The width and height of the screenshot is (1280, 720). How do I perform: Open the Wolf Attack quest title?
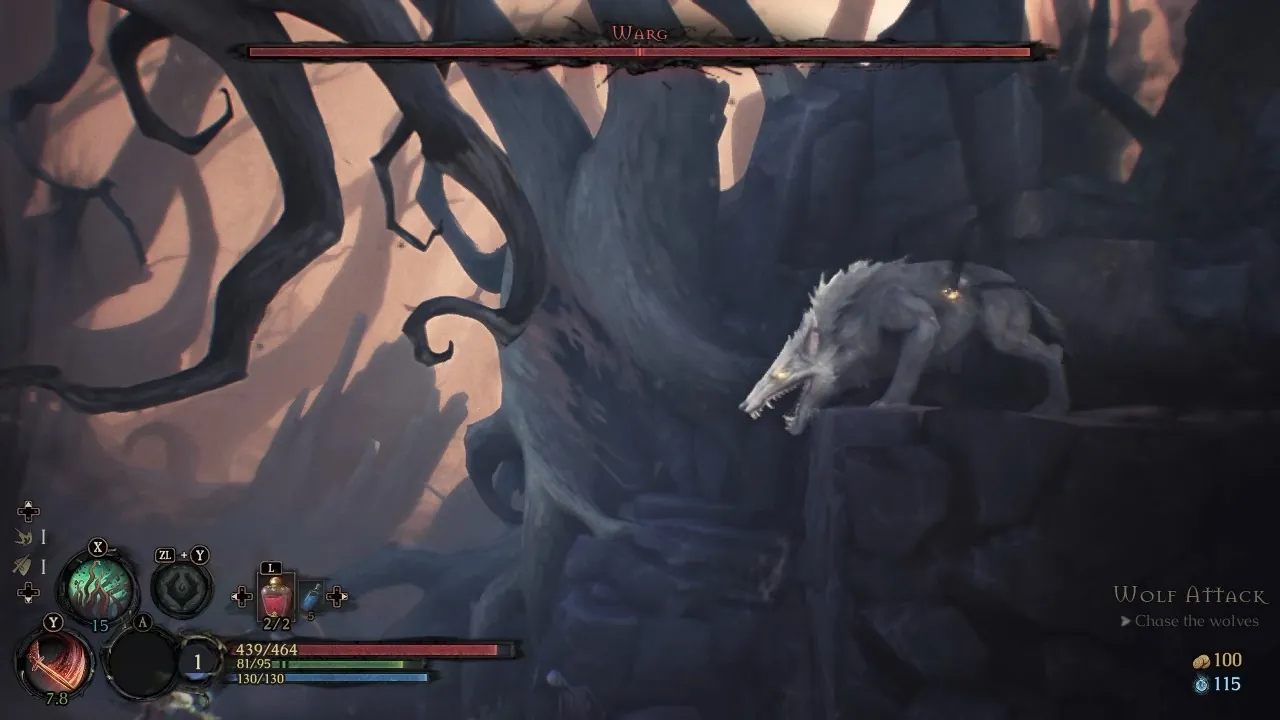(x=1192, y=593)
